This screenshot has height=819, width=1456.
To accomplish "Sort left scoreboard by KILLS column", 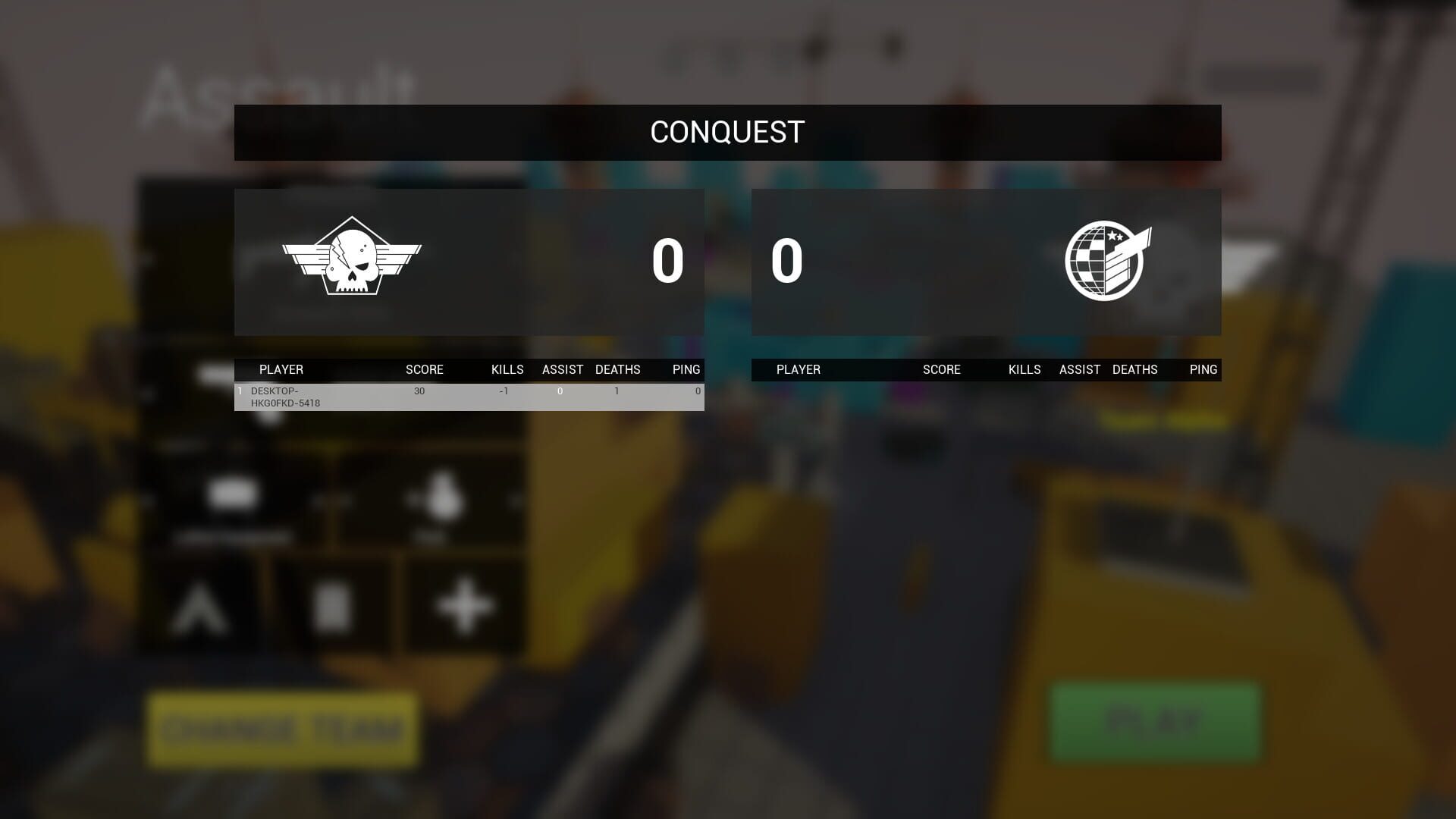I will point(507,369).
